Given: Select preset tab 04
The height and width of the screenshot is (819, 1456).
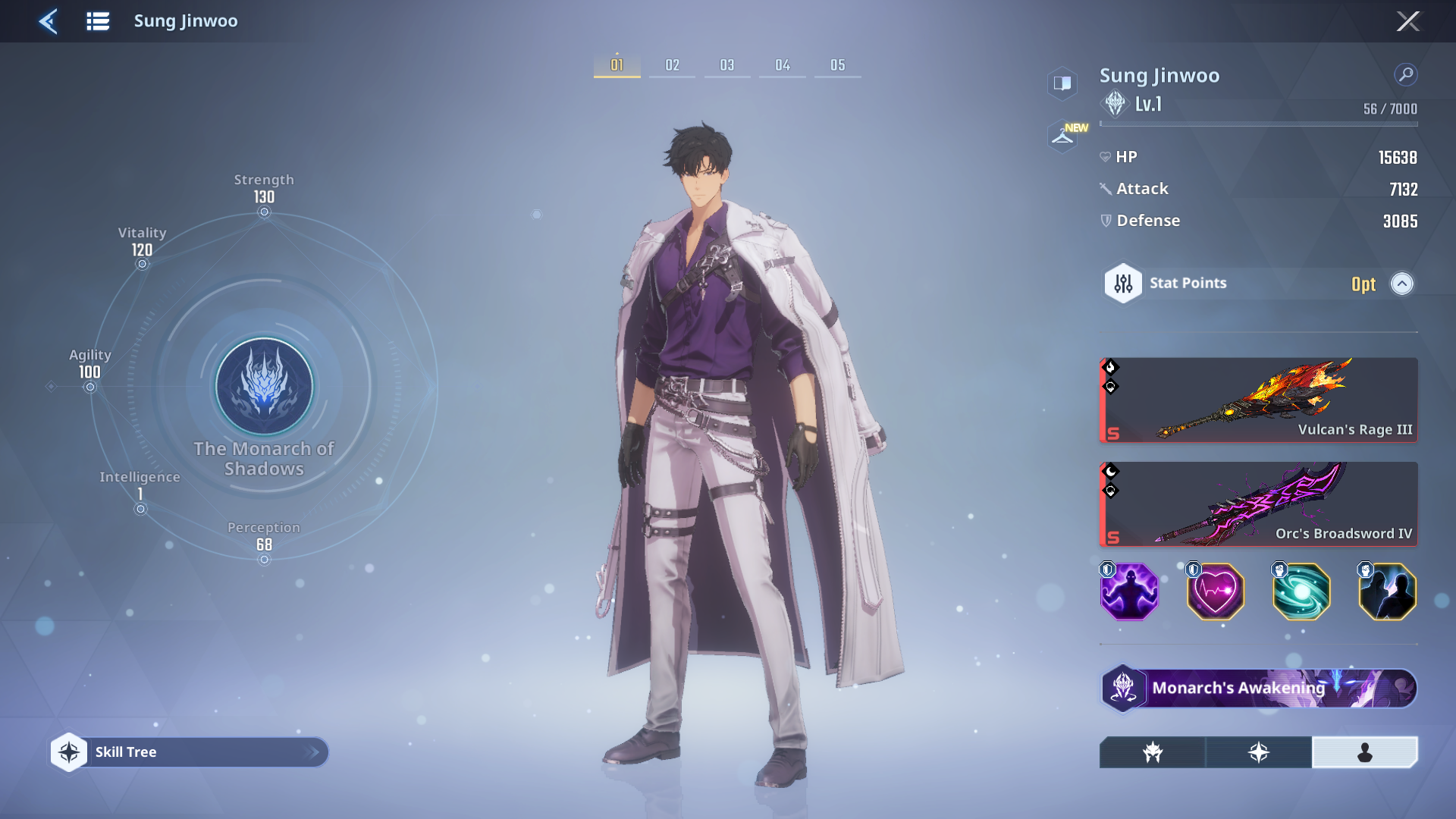Looking at the screenshot, I should click(783, 65).
